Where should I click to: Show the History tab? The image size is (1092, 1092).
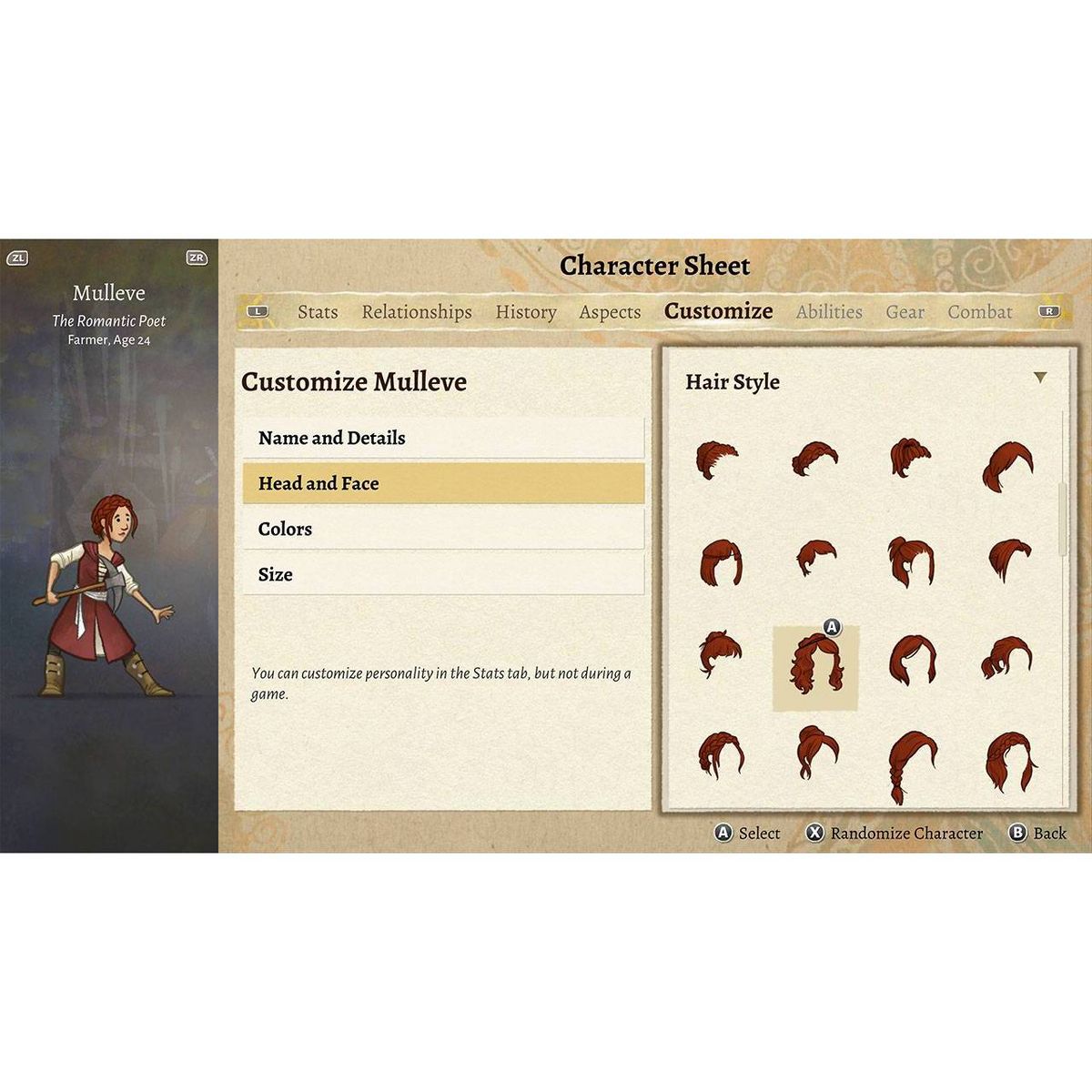pyautogui.click(x=526, y=311)
